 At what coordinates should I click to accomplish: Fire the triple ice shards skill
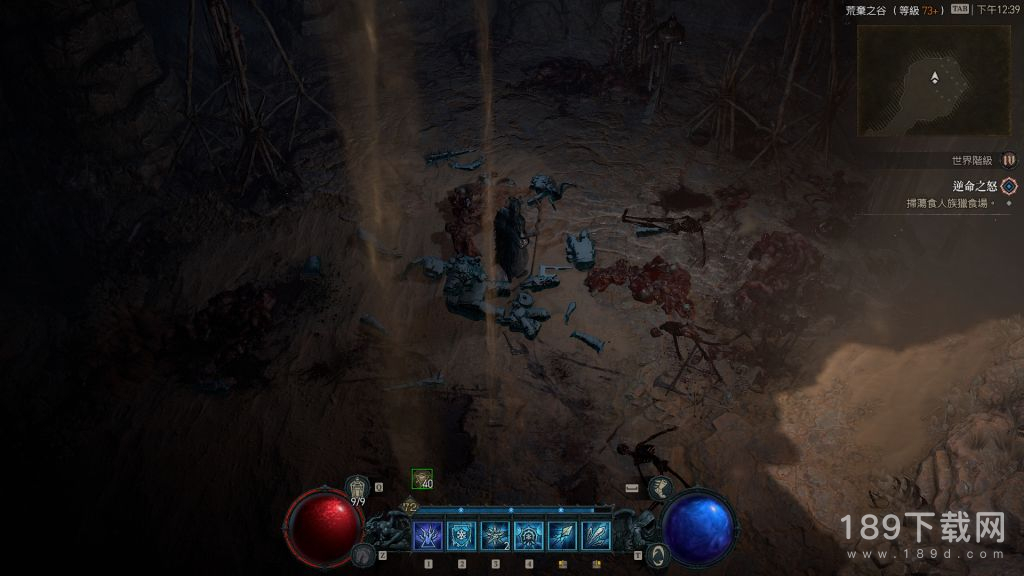coord(596,536)
